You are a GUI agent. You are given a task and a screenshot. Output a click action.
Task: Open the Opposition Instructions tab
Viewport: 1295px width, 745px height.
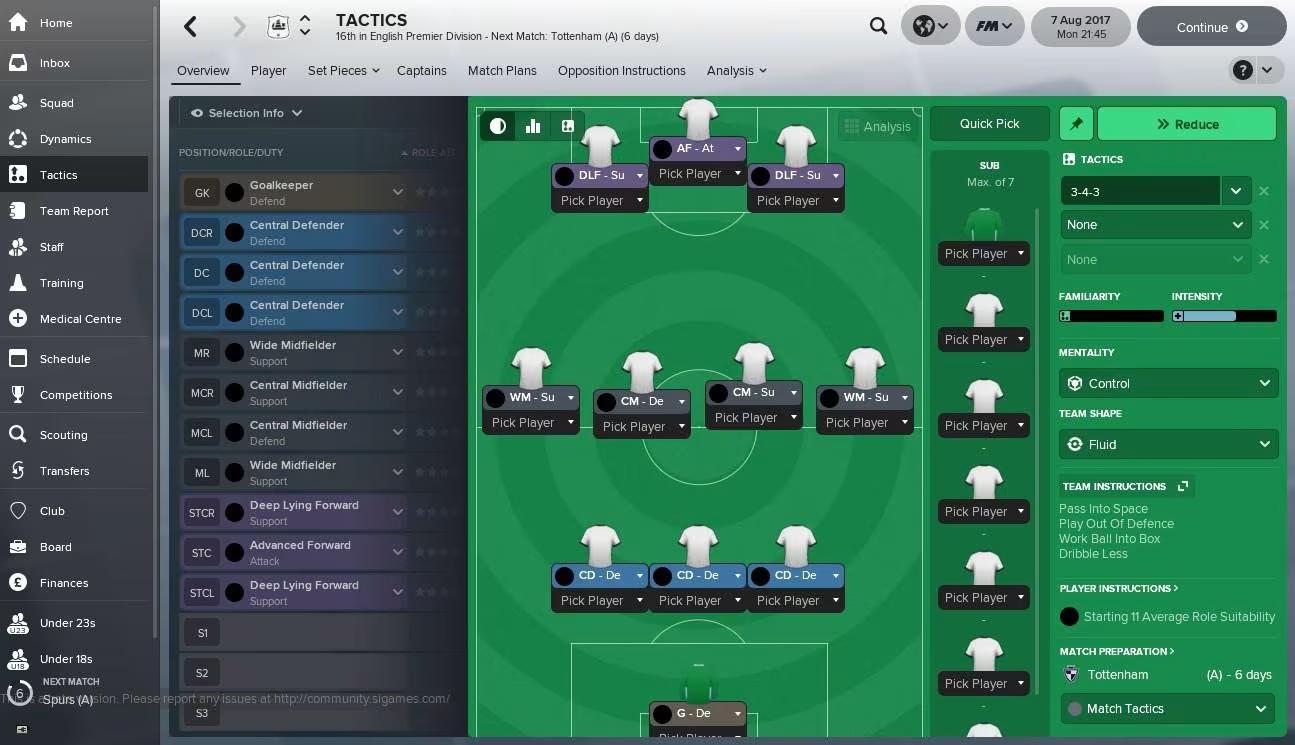(x=624, y=70)
